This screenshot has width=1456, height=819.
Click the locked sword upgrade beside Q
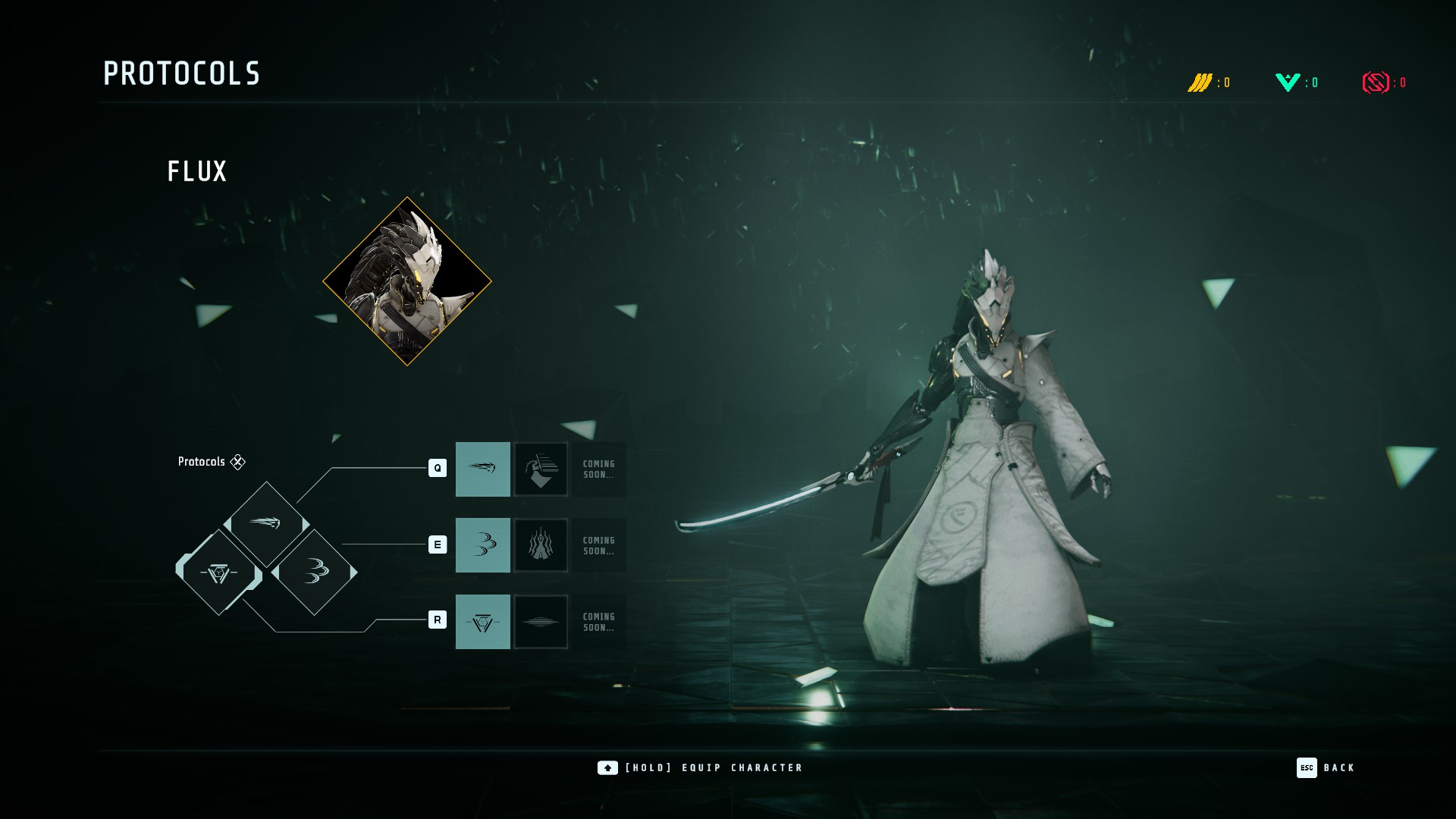[x=541, y=469]
